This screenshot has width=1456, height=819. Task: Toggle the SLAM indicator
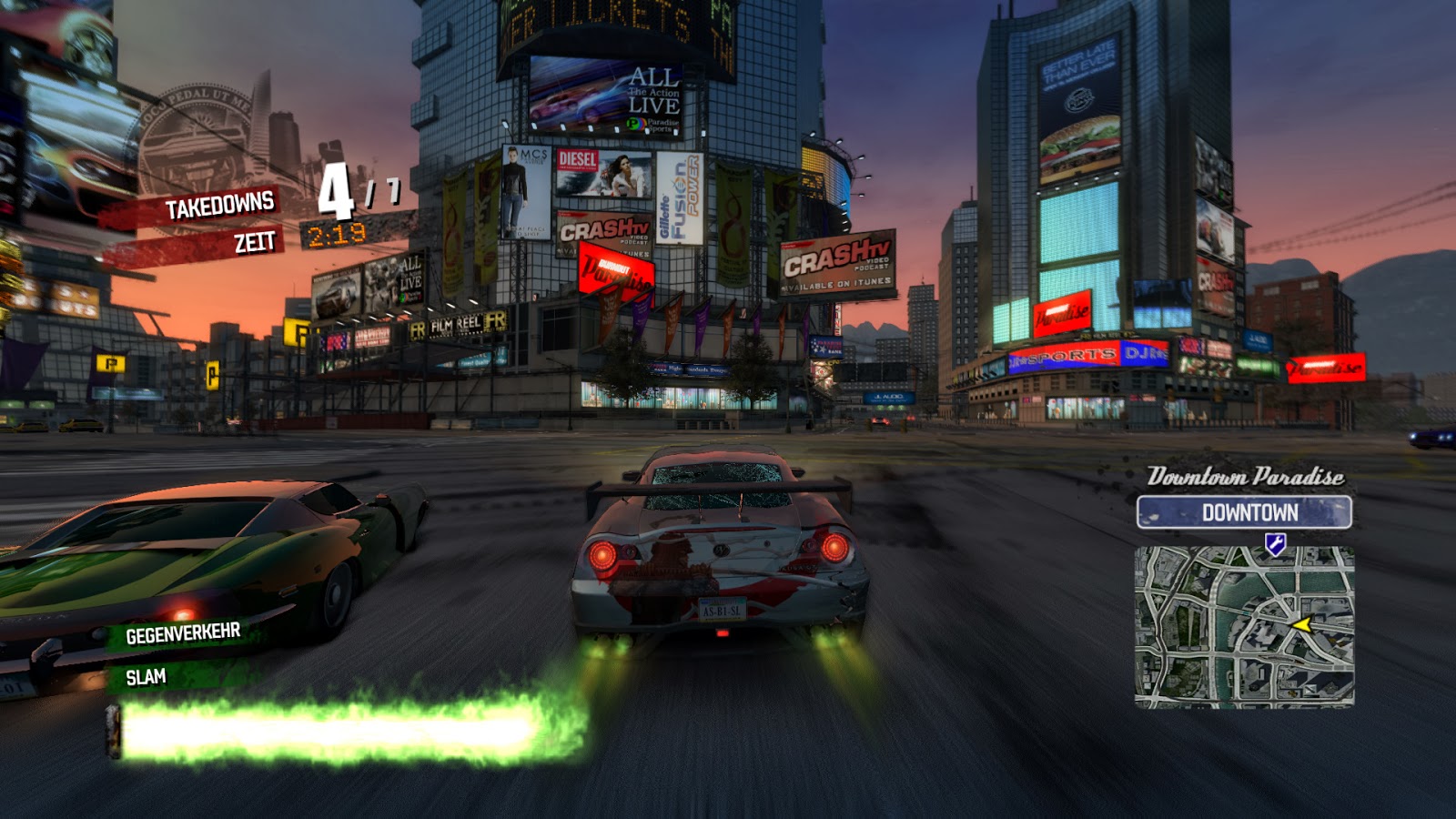tap(144, 677)
